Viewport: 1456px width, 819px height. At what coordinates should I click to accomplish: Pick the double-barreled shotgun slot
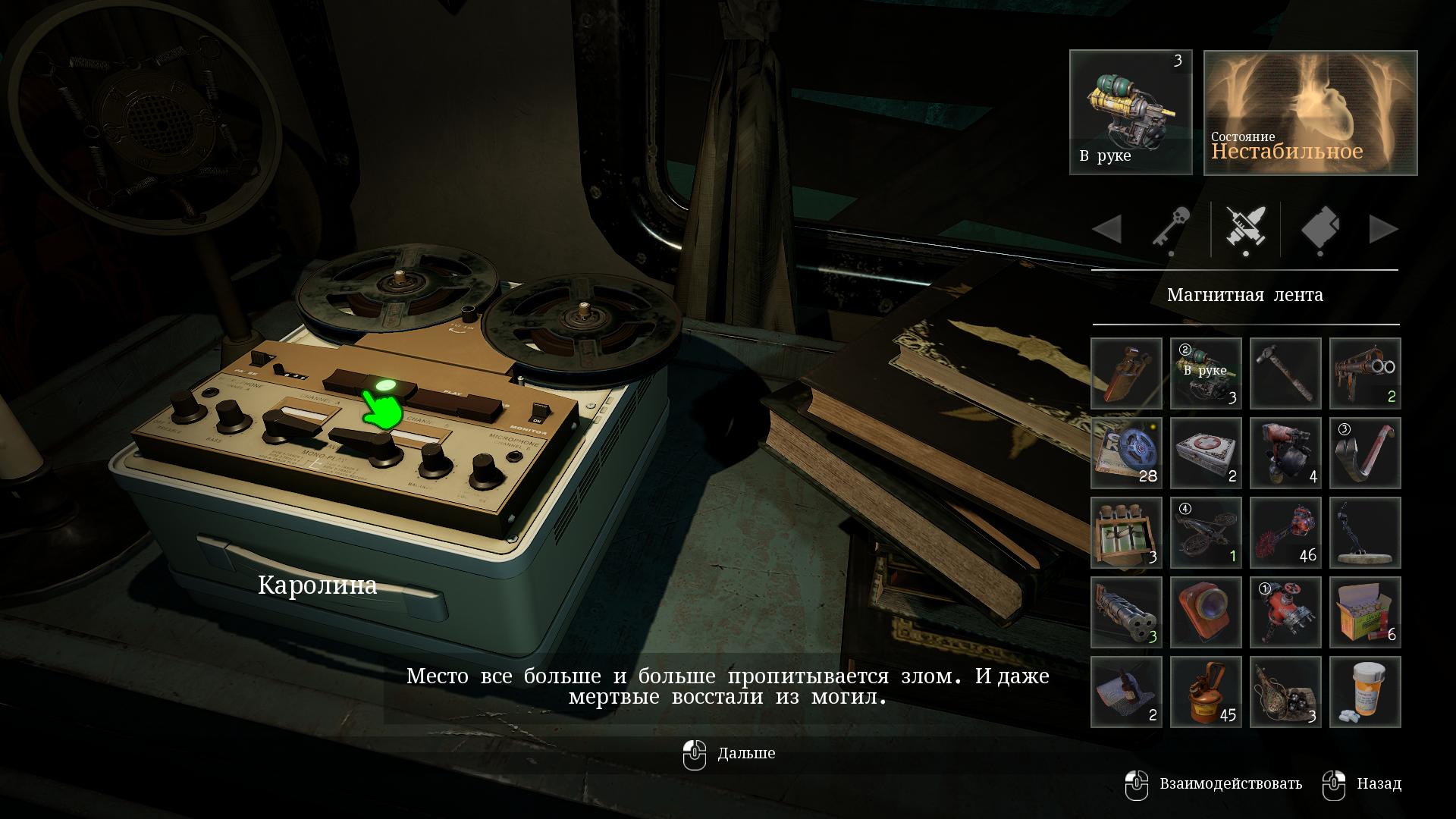[1365, 373]
